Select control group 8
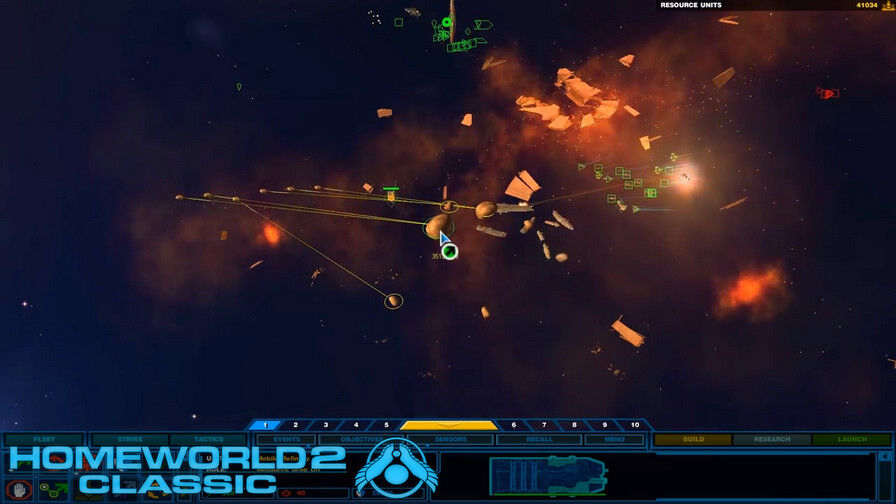 click(574, 425)
